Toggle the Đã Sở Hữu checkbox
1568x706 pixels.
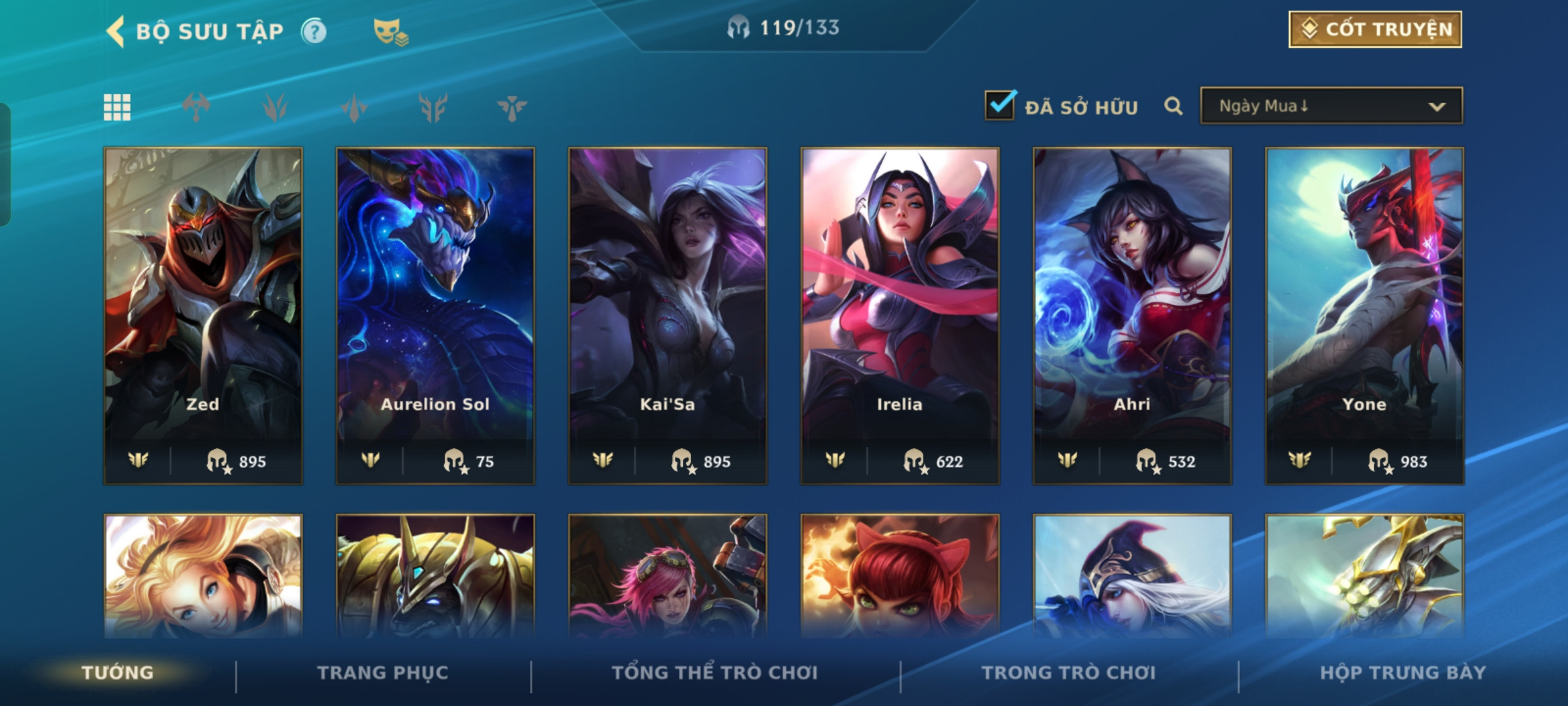click(x=1000, y=105)
